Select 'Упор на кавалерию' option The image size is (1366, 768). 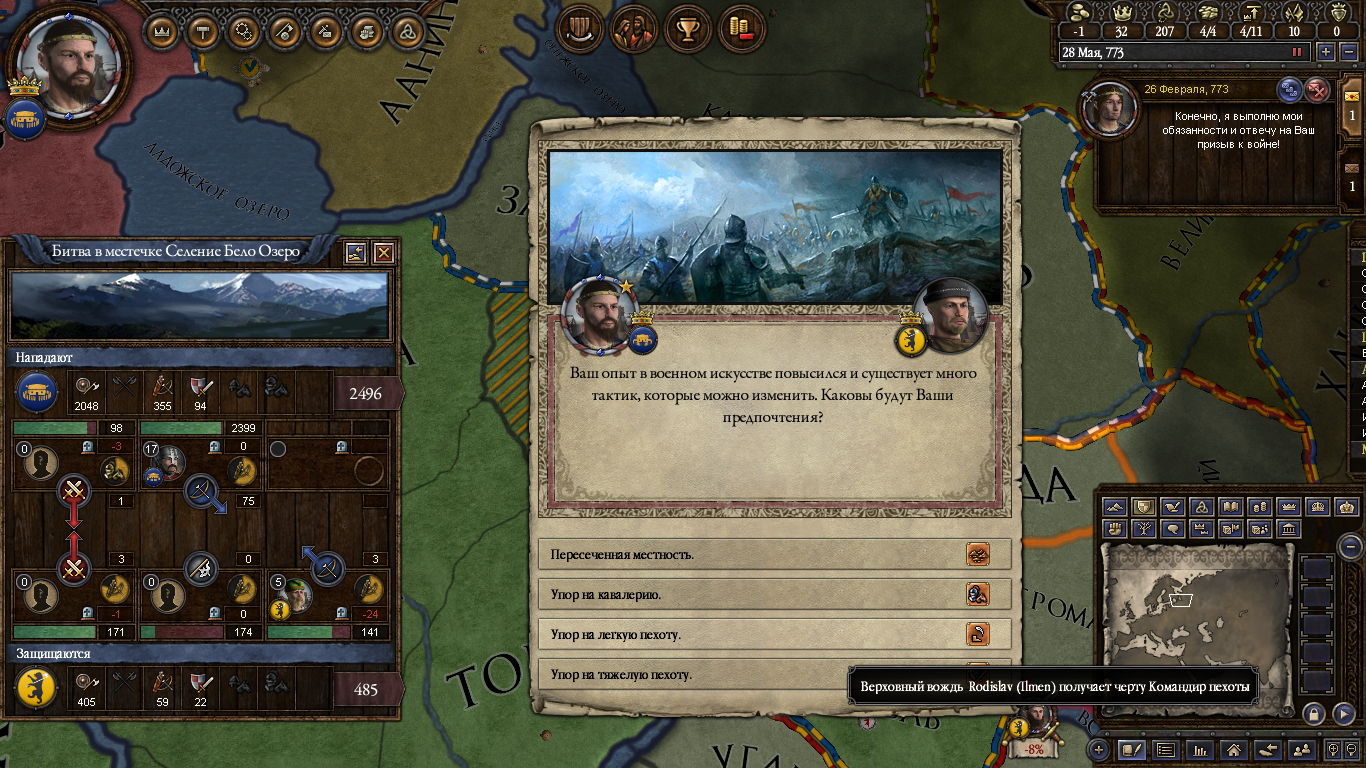tap(775, 594)
